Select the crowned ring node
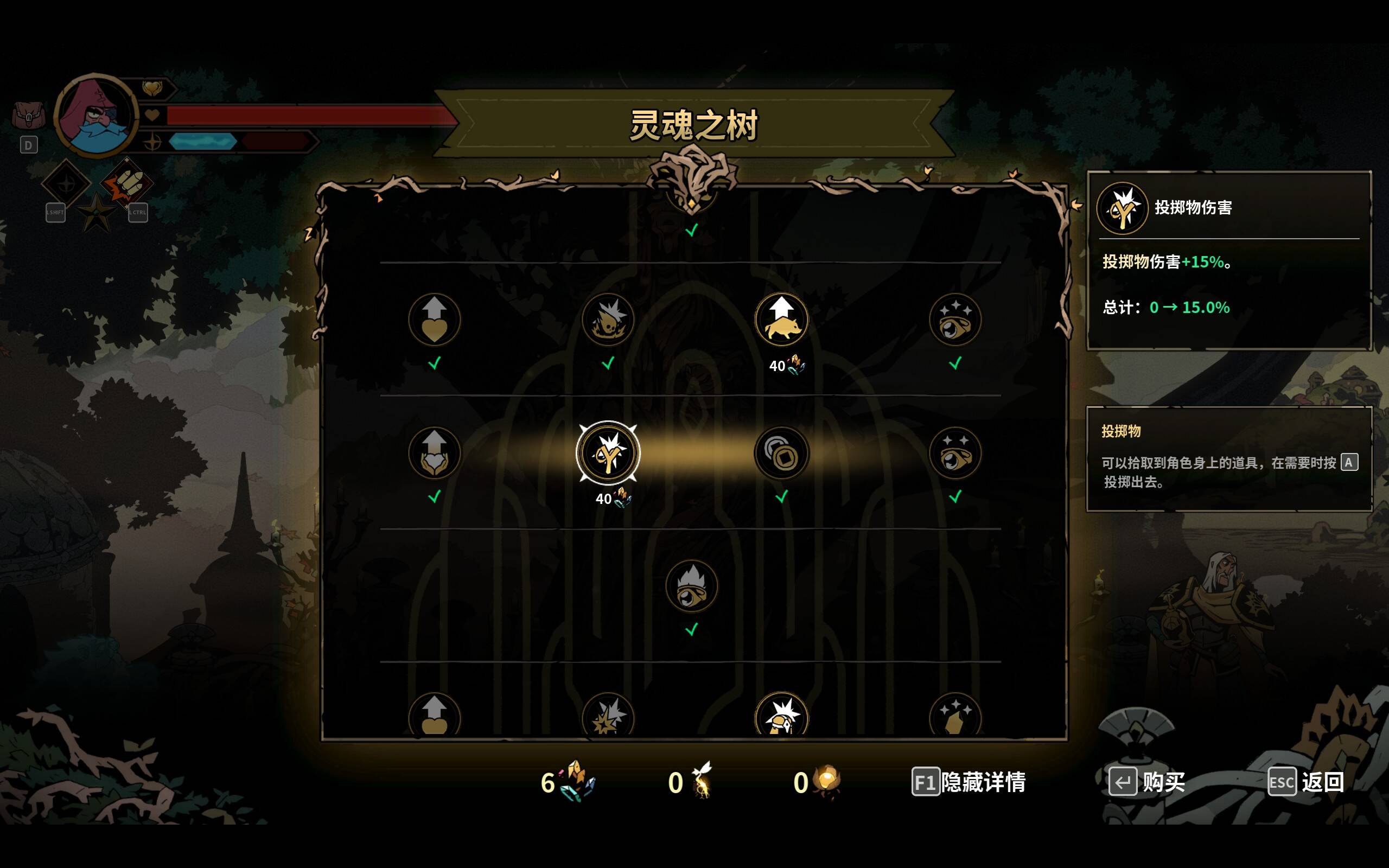The height and width of the screenshot is (868, 1389). coord(692,586)
